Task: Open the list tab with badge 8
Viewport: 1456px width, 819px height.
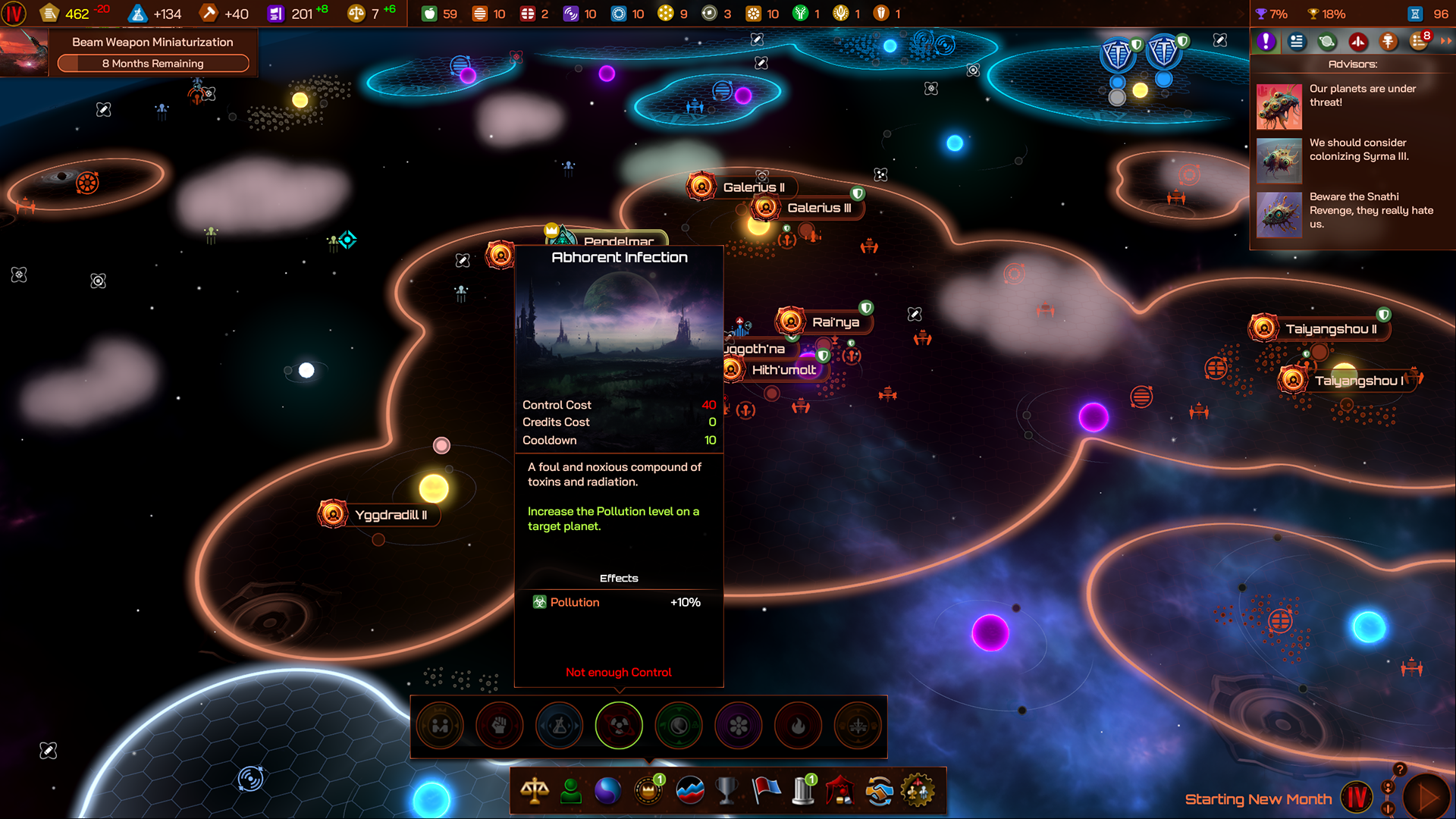Action: point(1419,42)
